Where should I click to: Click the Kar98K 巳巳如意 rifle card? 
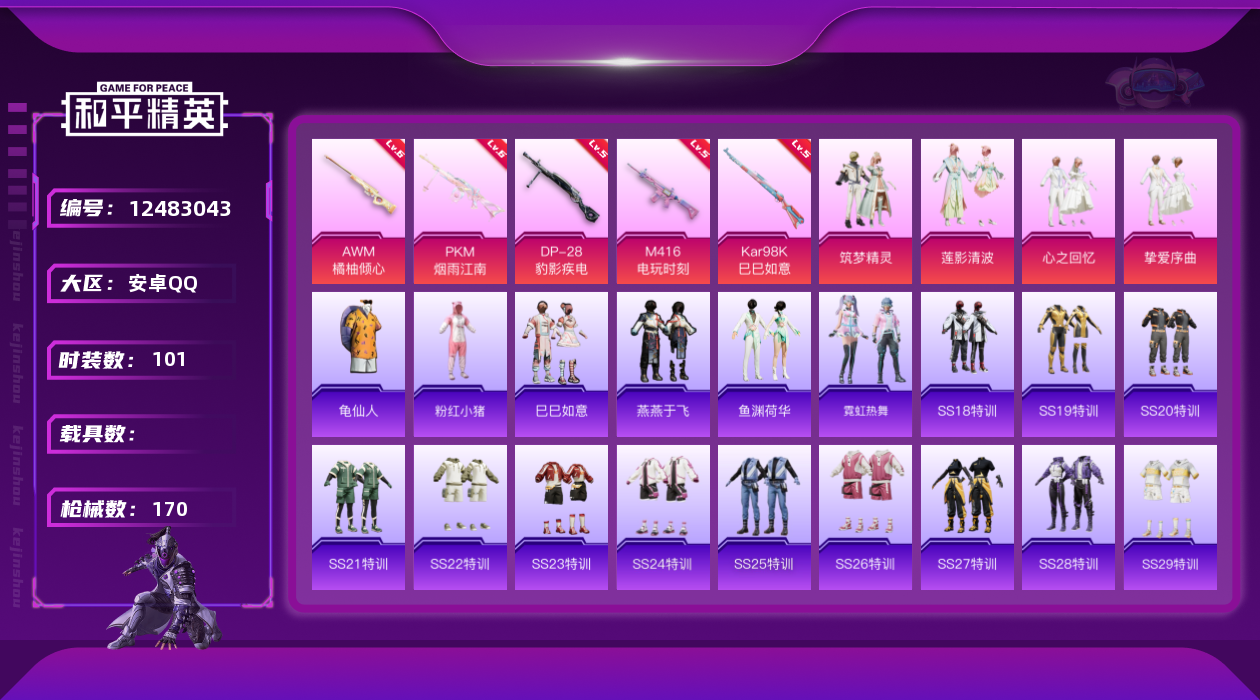(x=764, y=211)
